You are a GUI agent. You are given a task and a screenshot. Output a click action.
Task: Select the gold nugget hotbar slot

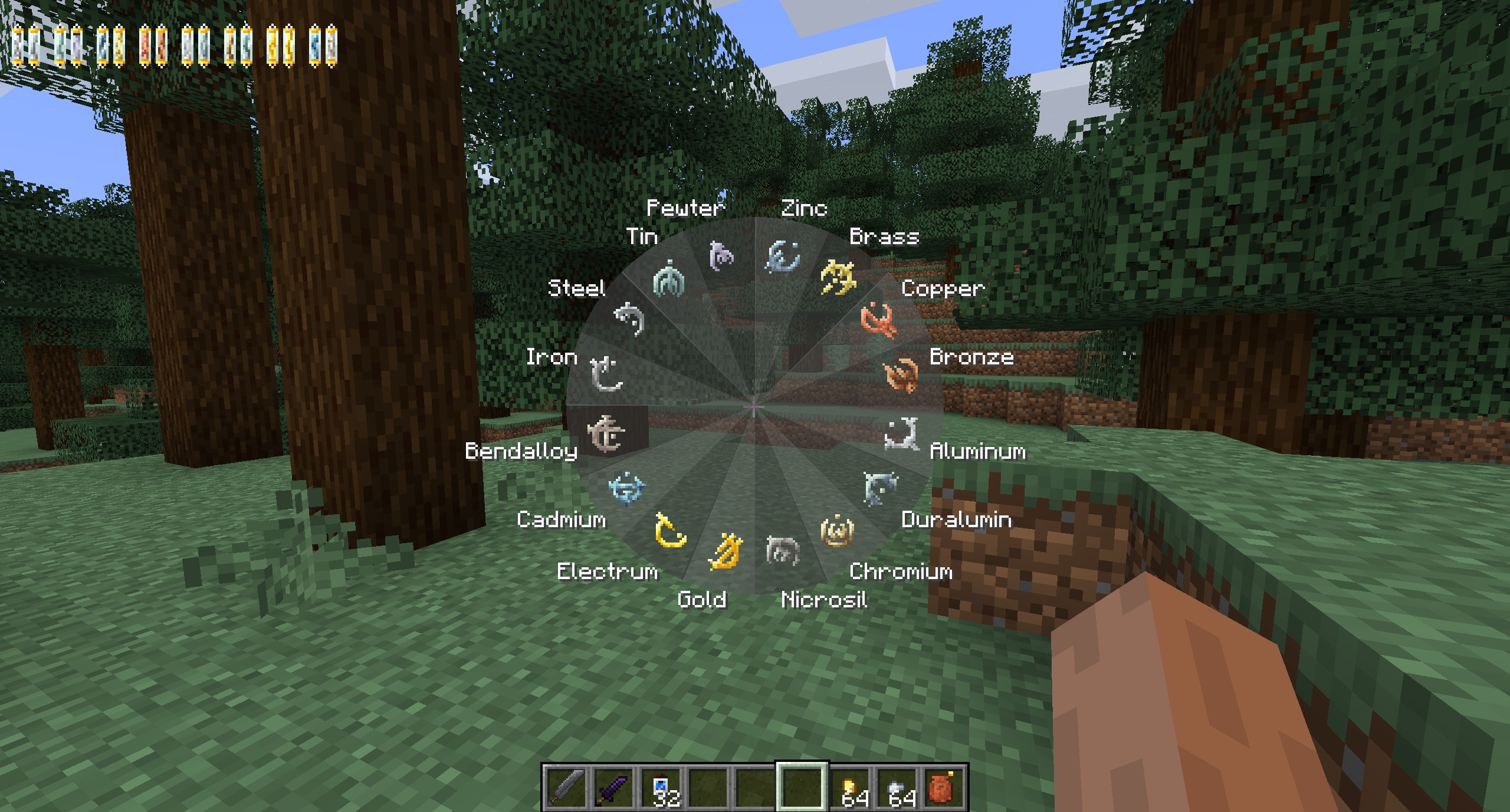852,787
